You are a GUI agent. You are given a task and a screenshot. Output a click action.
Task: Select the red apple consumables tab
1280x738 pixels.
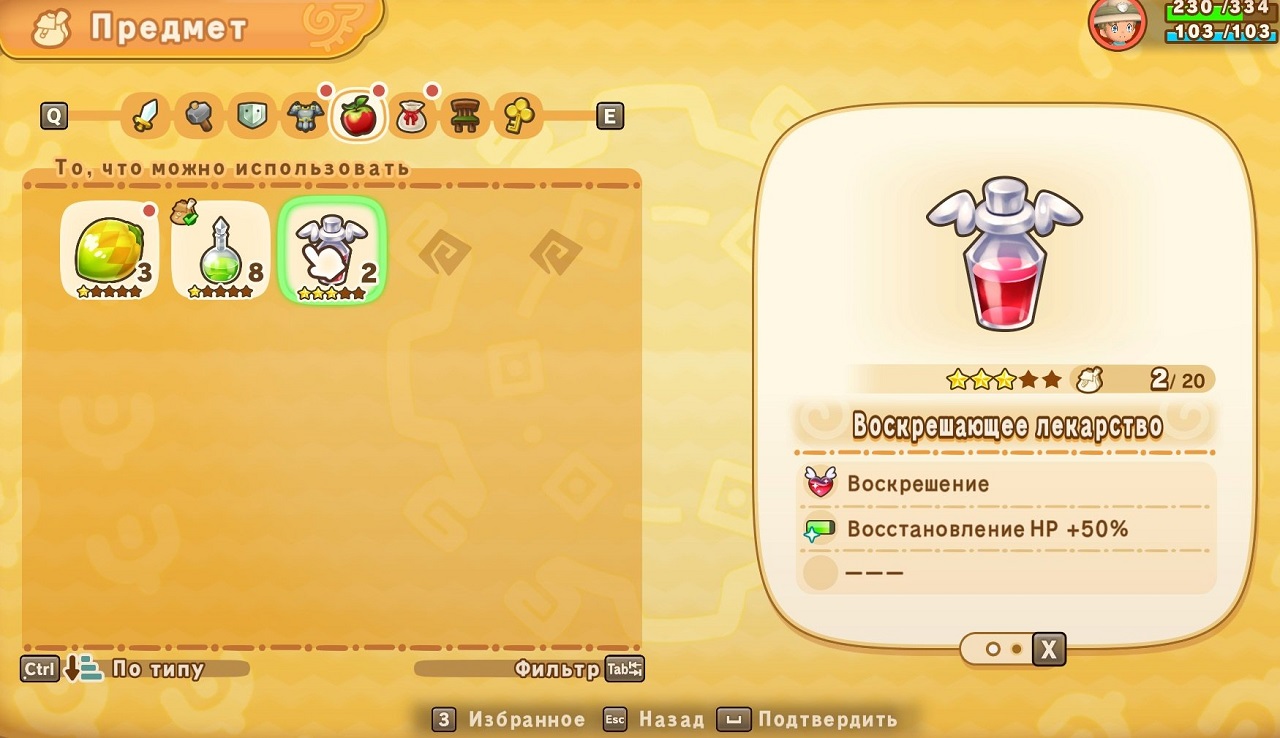pos(358,116)
